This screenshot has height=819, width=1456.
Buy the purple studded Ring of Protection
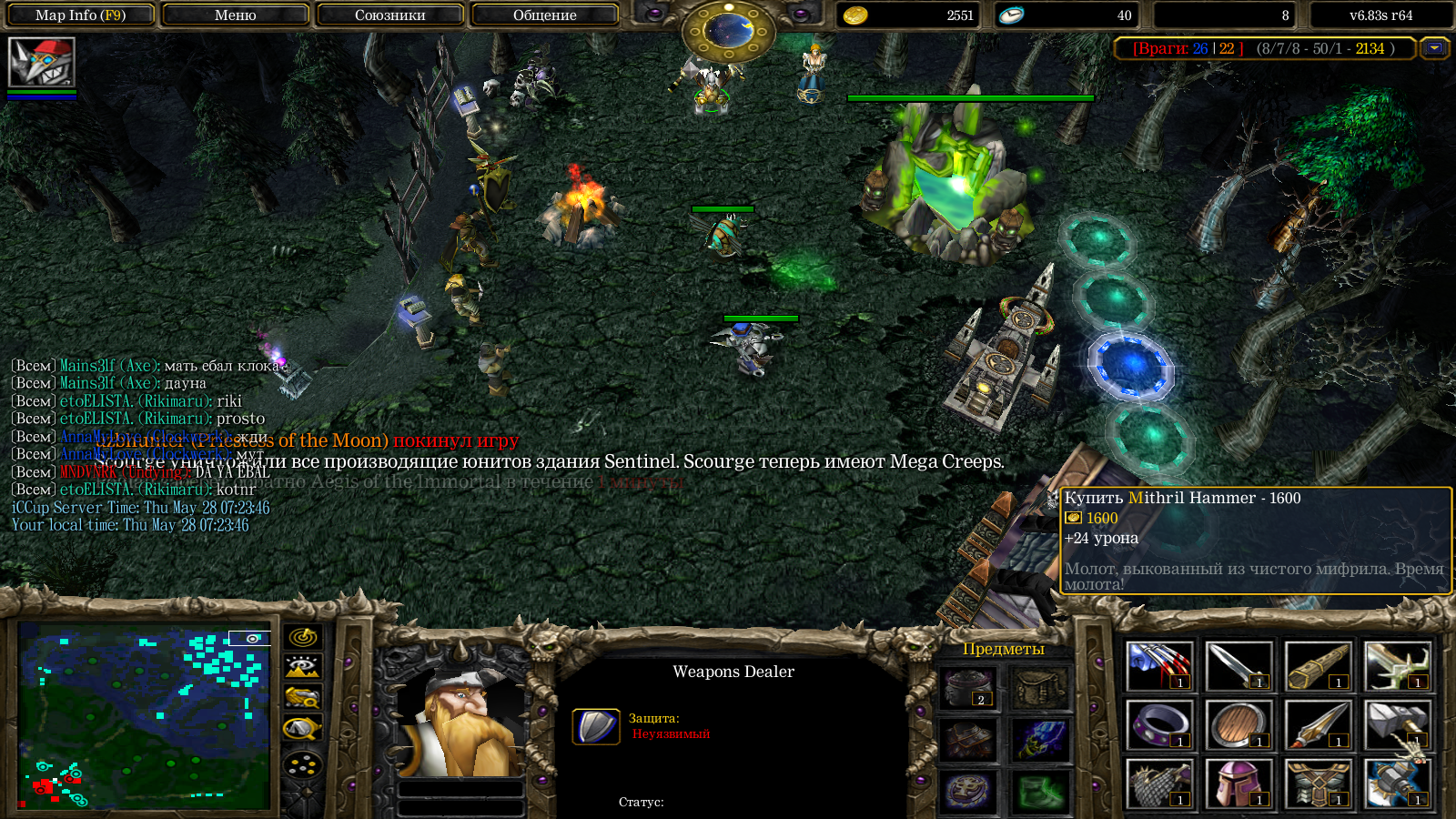[1158, 725]
